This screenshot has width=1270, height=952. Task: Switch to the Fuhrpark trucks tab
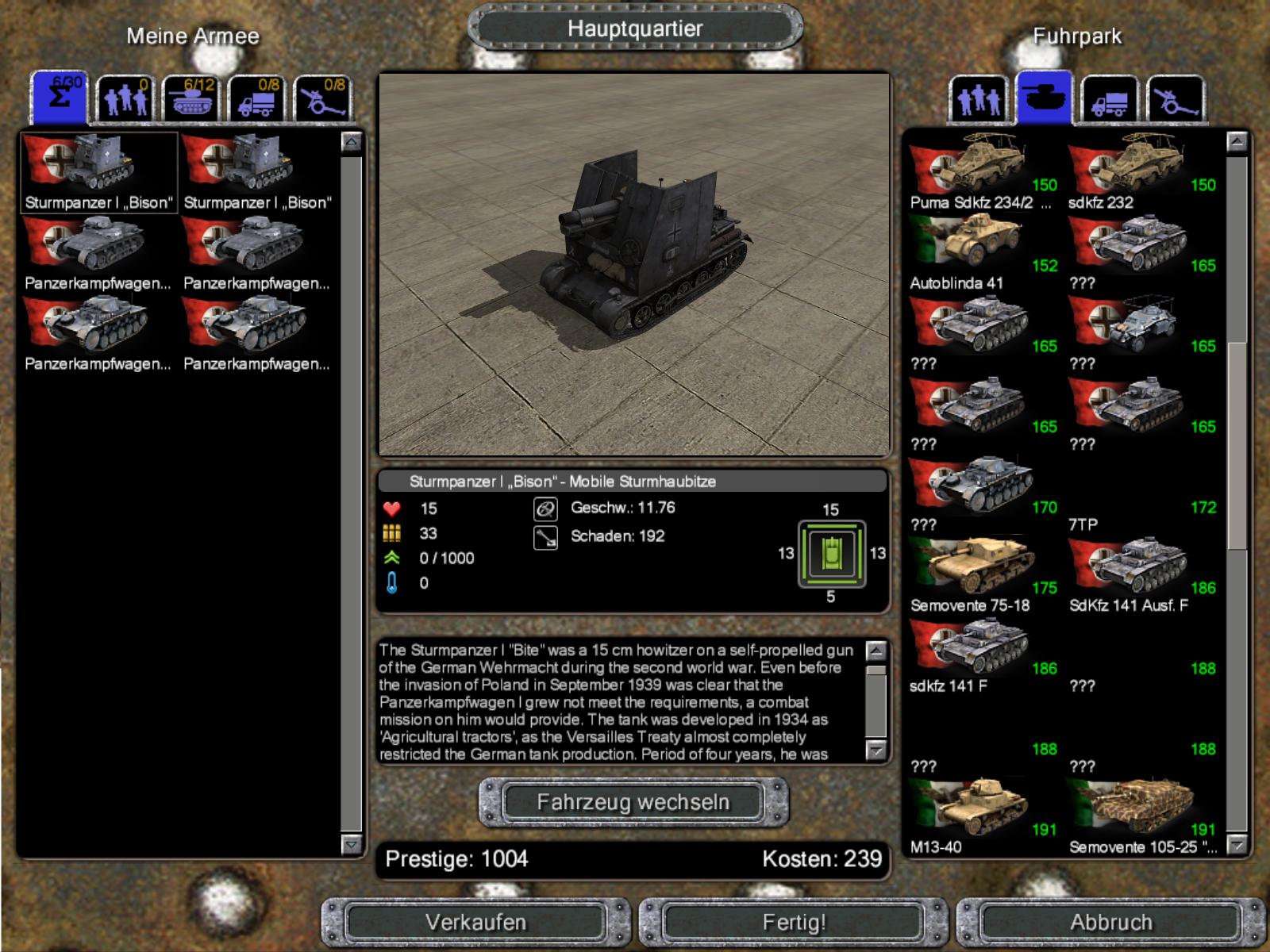[x=1110, y=100]
